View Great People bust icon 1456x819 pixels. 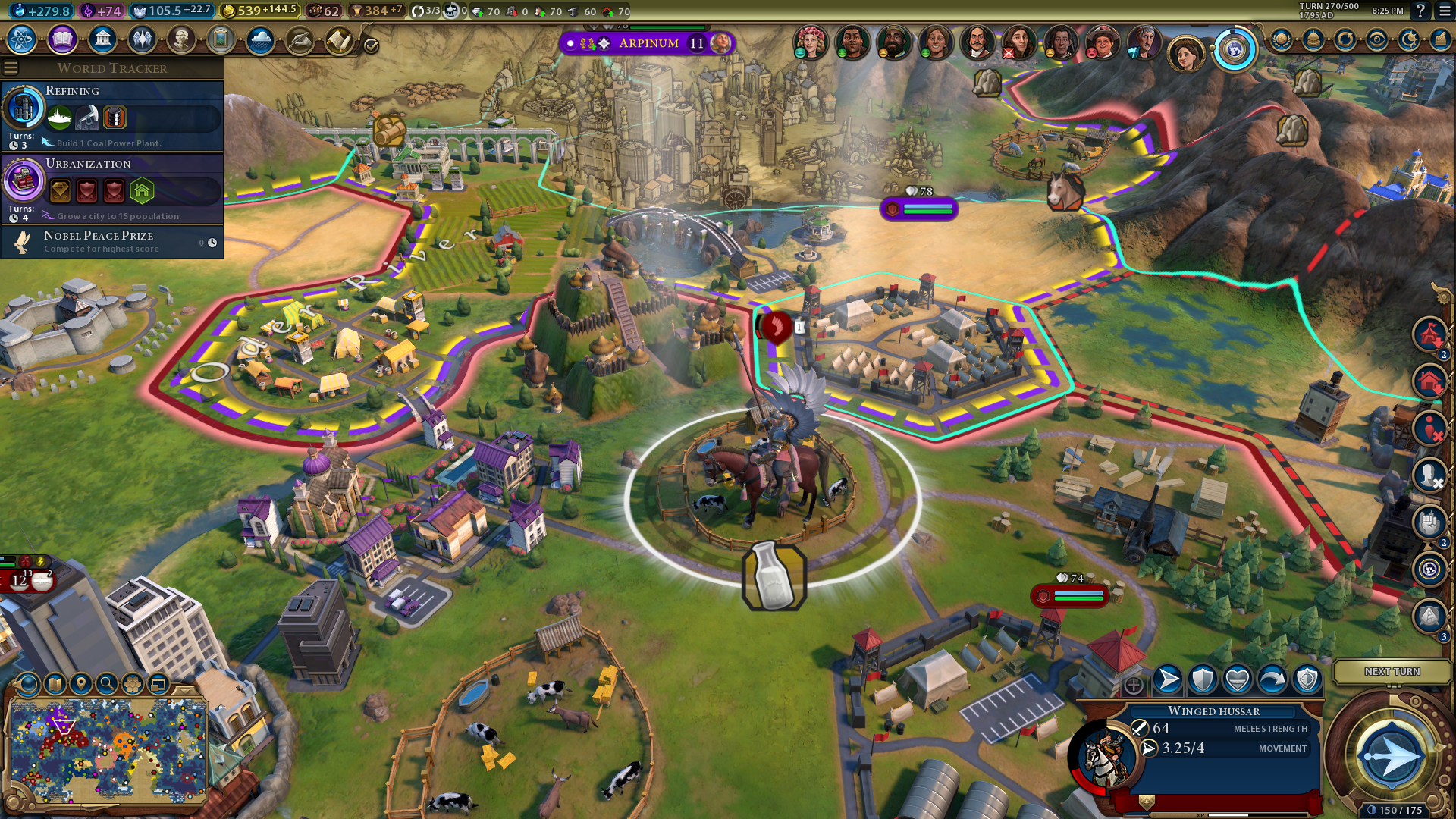181,39
